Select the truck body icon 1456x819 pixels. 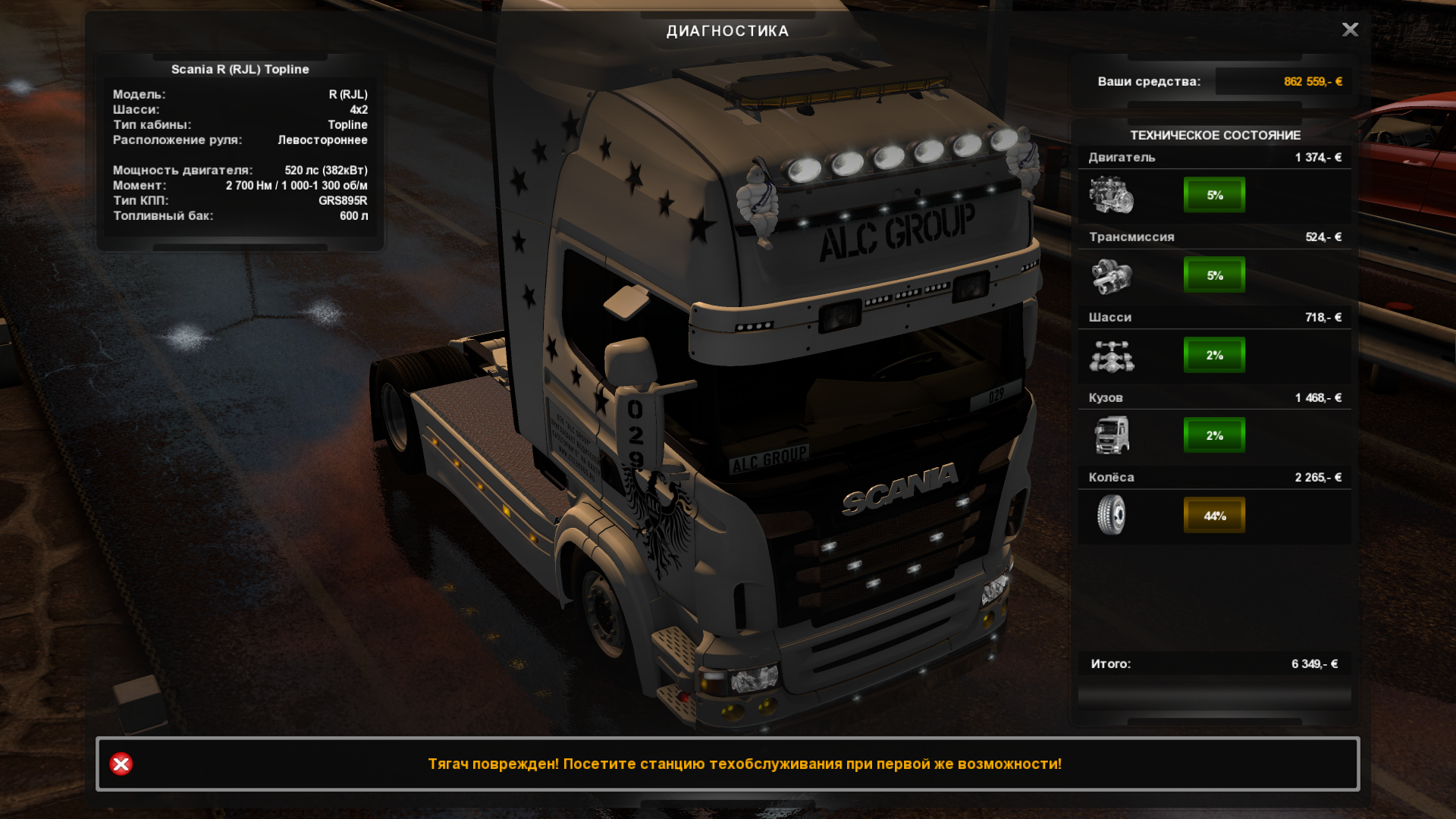pos(1111,435)
